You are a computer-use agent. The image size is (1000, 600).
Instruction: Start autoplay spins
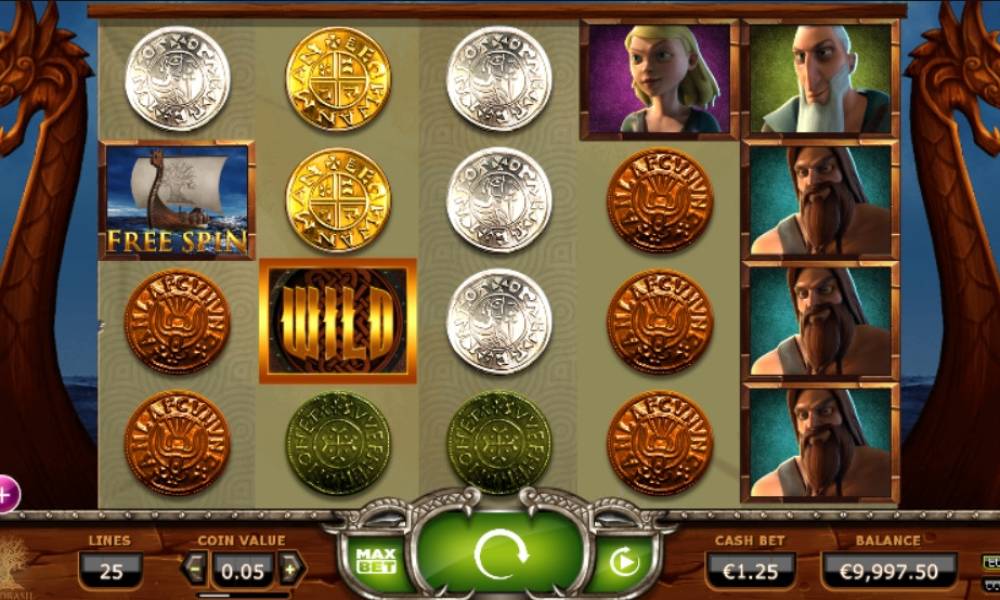[625, 563]
